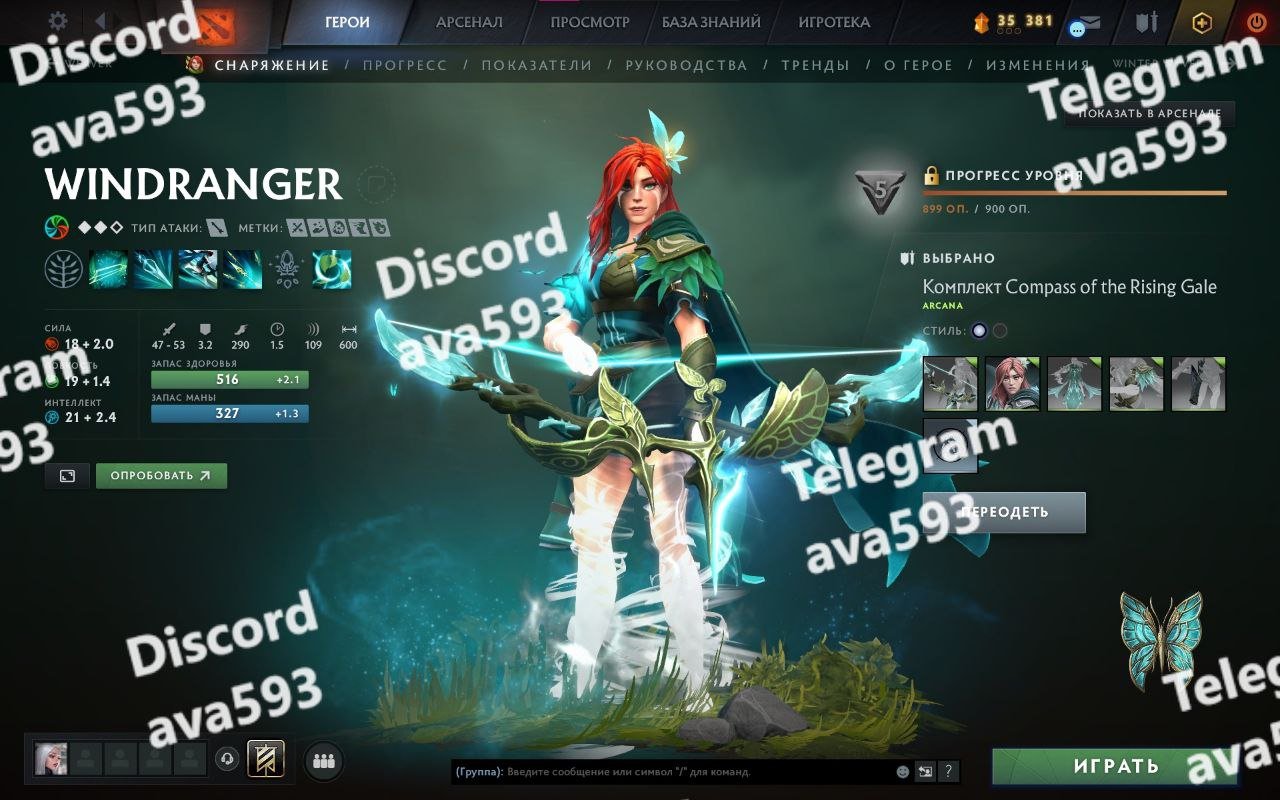Start matchmaking with the Играть button
Image resolution: width=1280 pixels, height=800 pixels.
tap(1115, 767)
